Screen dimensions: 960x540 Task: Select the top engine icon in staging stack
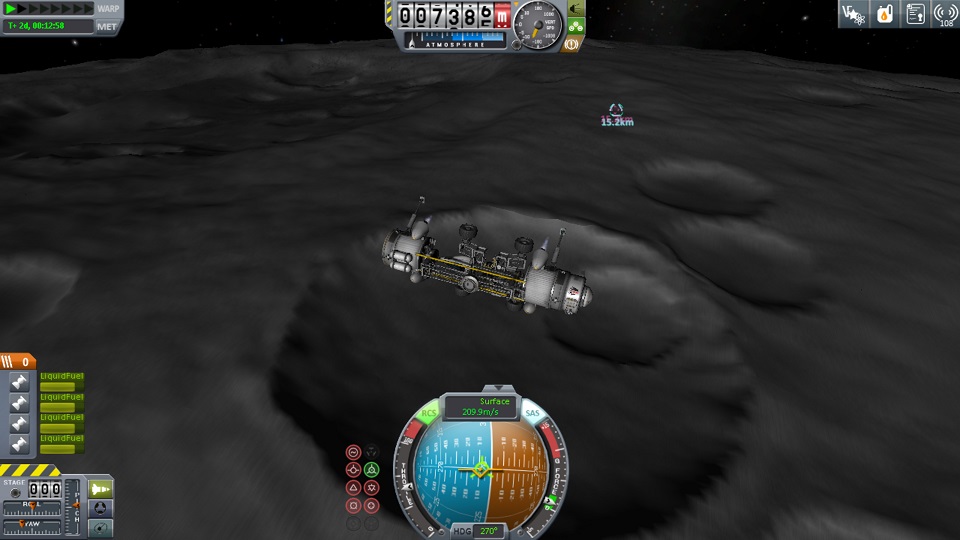tap(18, 381)
